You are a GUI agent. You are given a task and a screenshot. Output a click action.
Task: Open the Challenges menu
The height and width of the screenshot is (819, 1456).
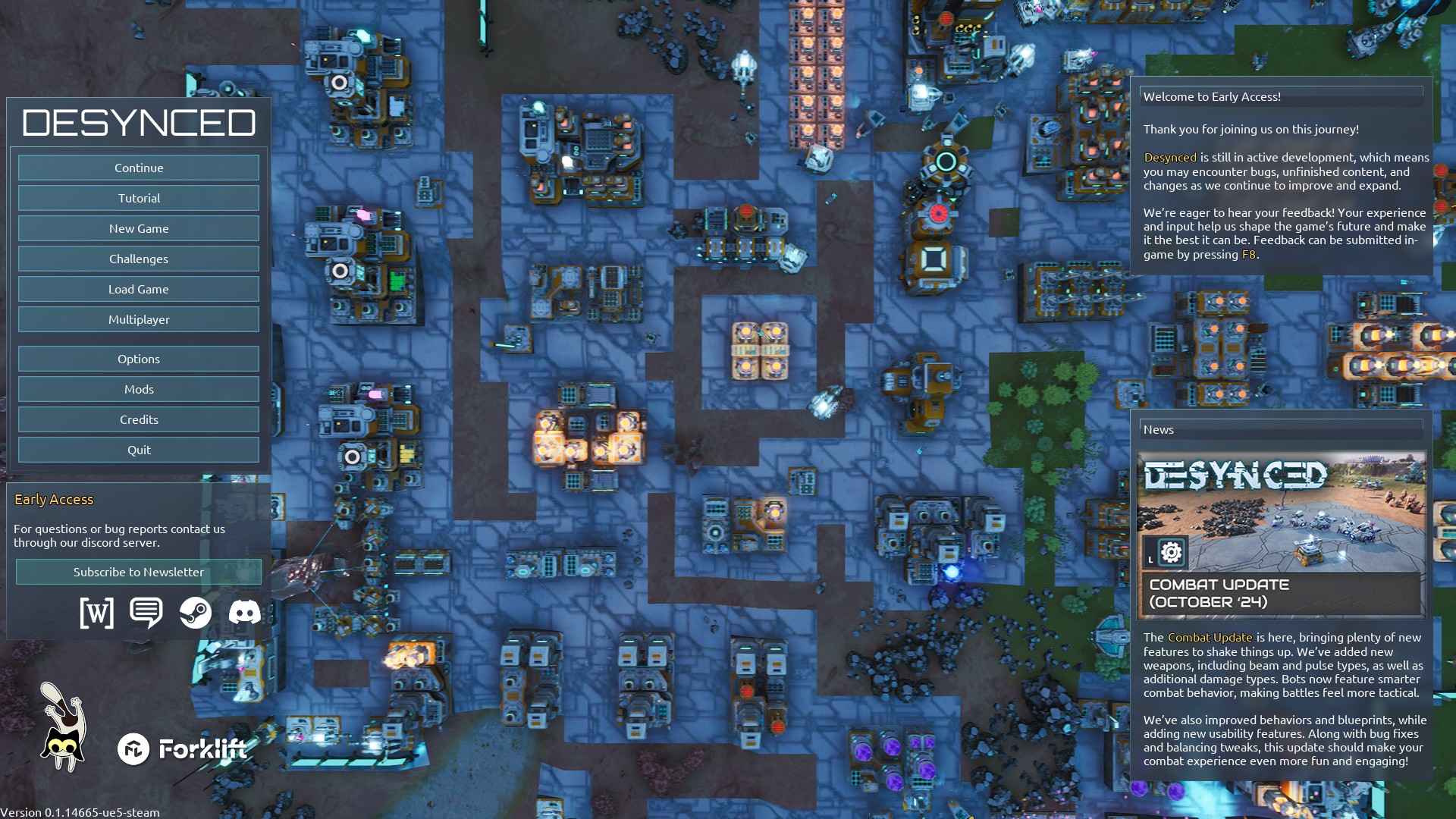(139, 259)
